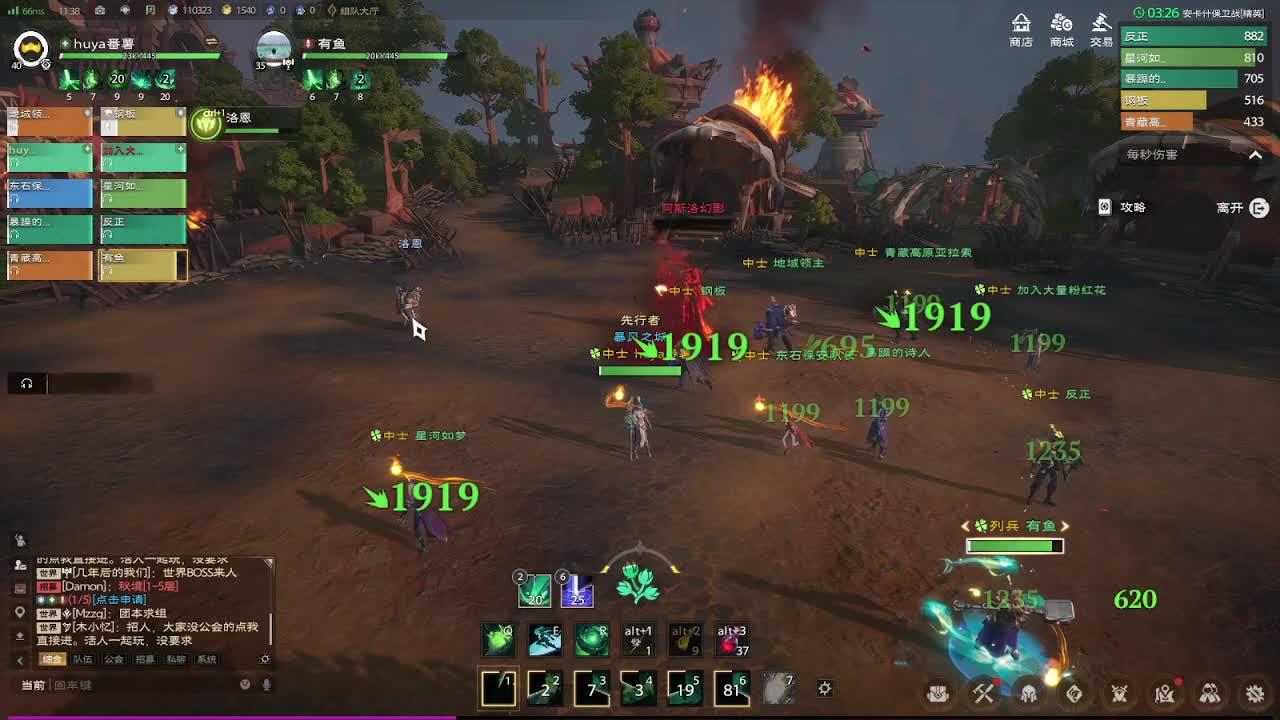1280x720 pixels.
Task: Click the 点击申请 link in chat
Action: [x=119, y=600]
